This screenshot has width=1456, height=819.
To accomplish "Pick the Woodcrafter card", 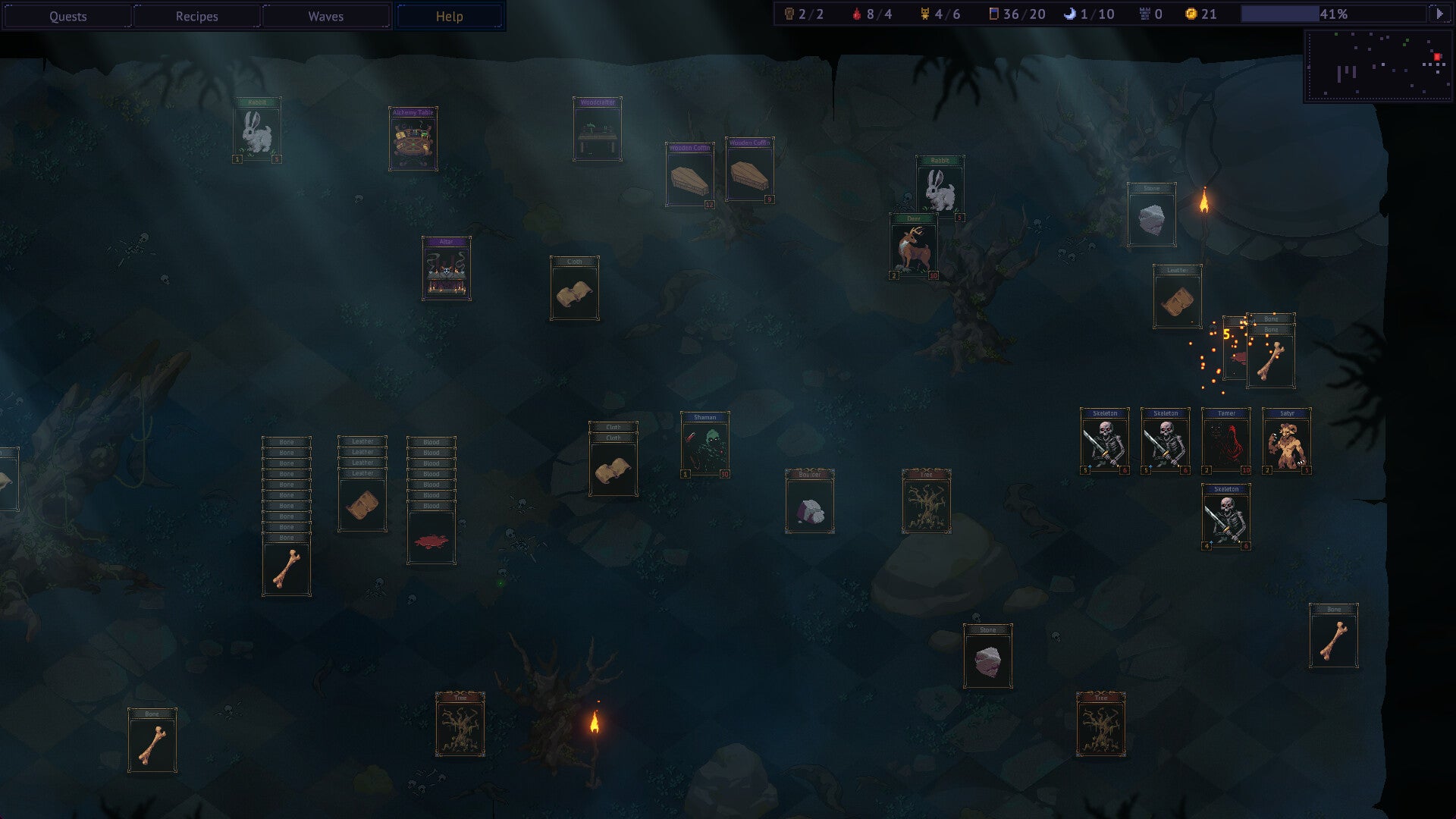I will tap(597, 130).
